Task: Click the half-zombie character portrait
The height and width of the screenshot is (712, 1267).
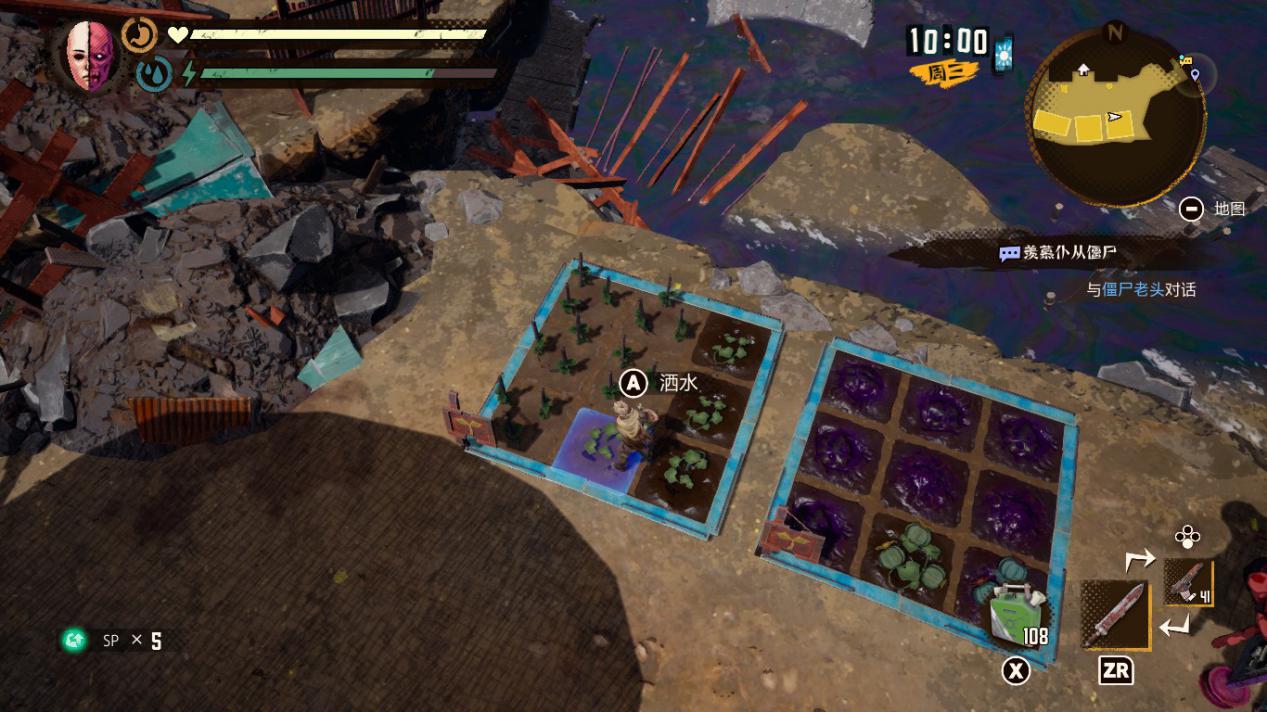Action: pos(90,55)
